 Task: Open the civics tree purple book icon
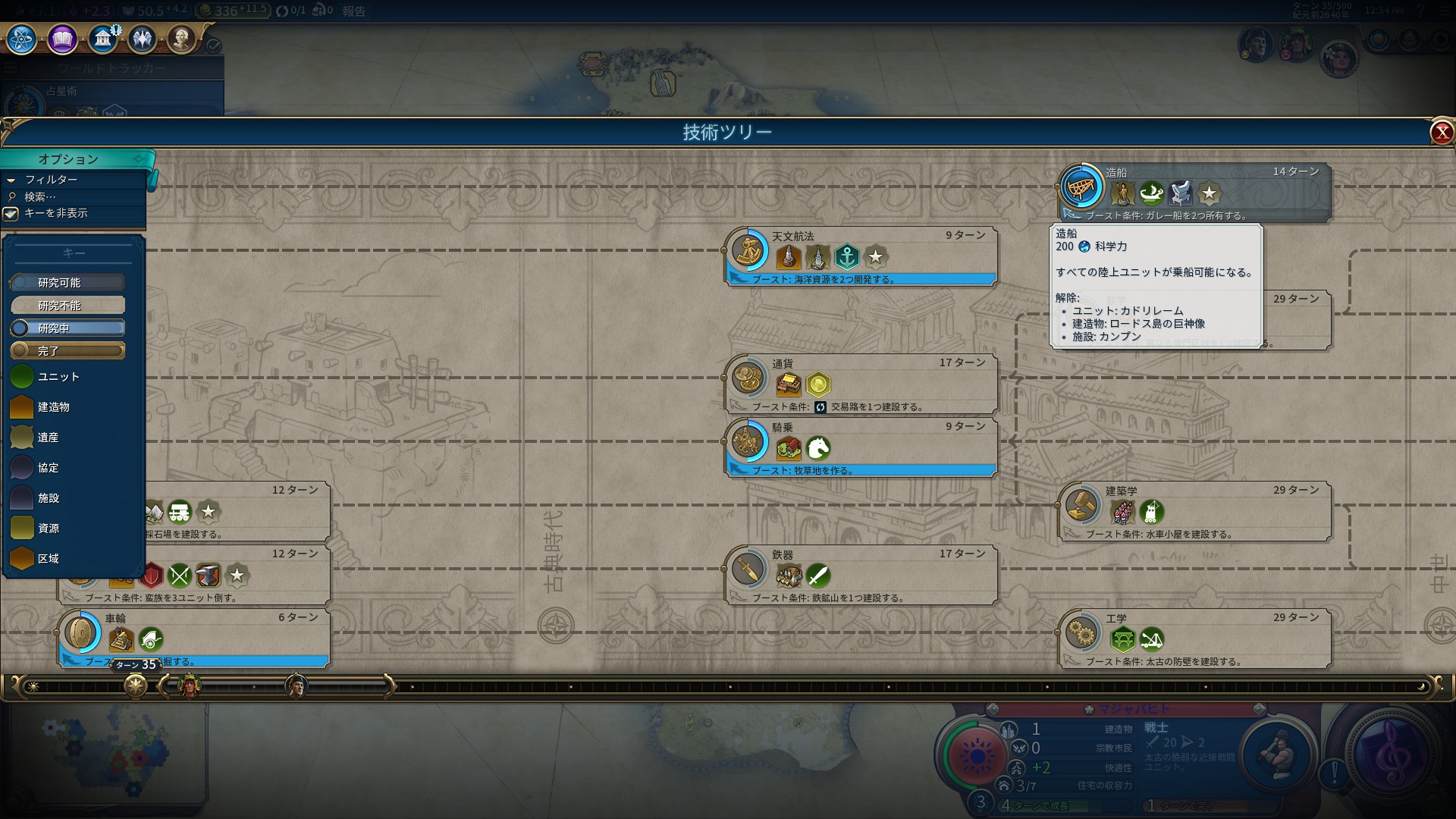62,39
